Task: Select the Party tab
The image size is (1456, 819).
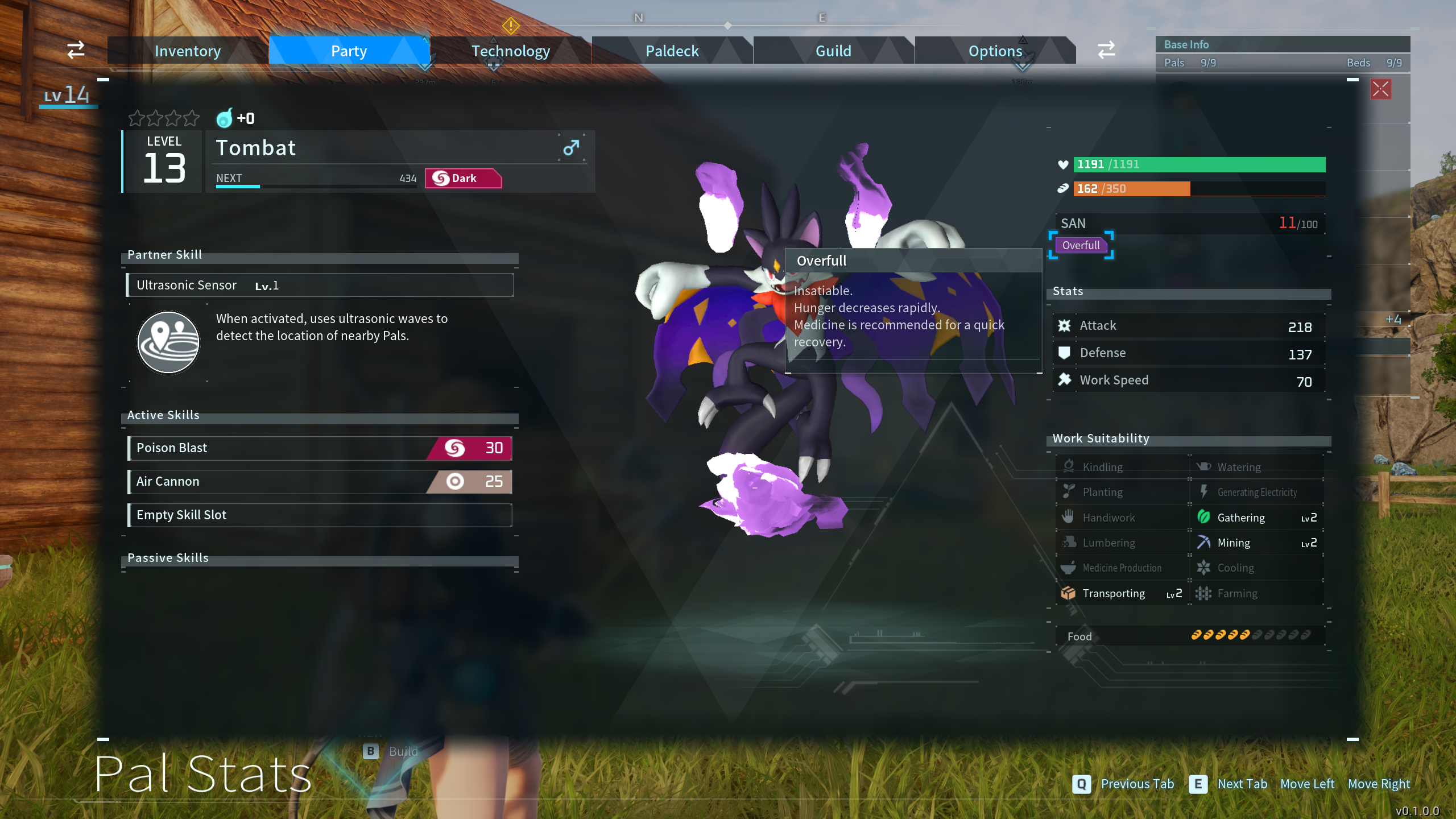Action: click(349, 51)
